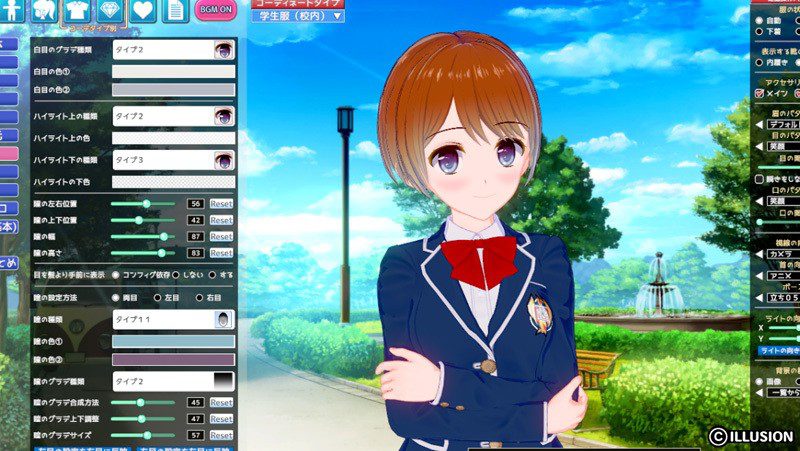Pick the 瞳の色② purple swatch
The image size is (800, 451).
(x=173, y=359)
